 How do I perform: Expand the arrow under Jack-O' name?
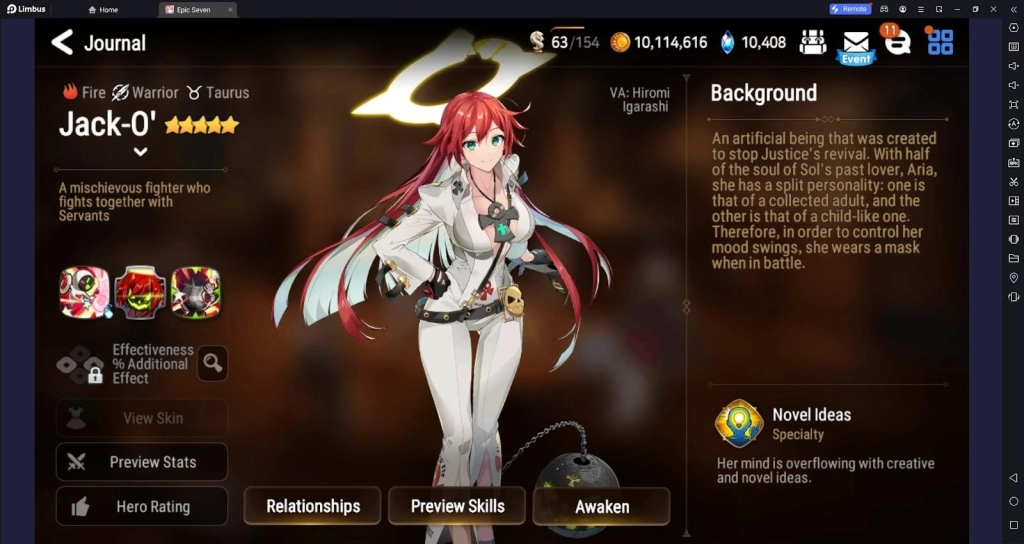pos(141,152)
